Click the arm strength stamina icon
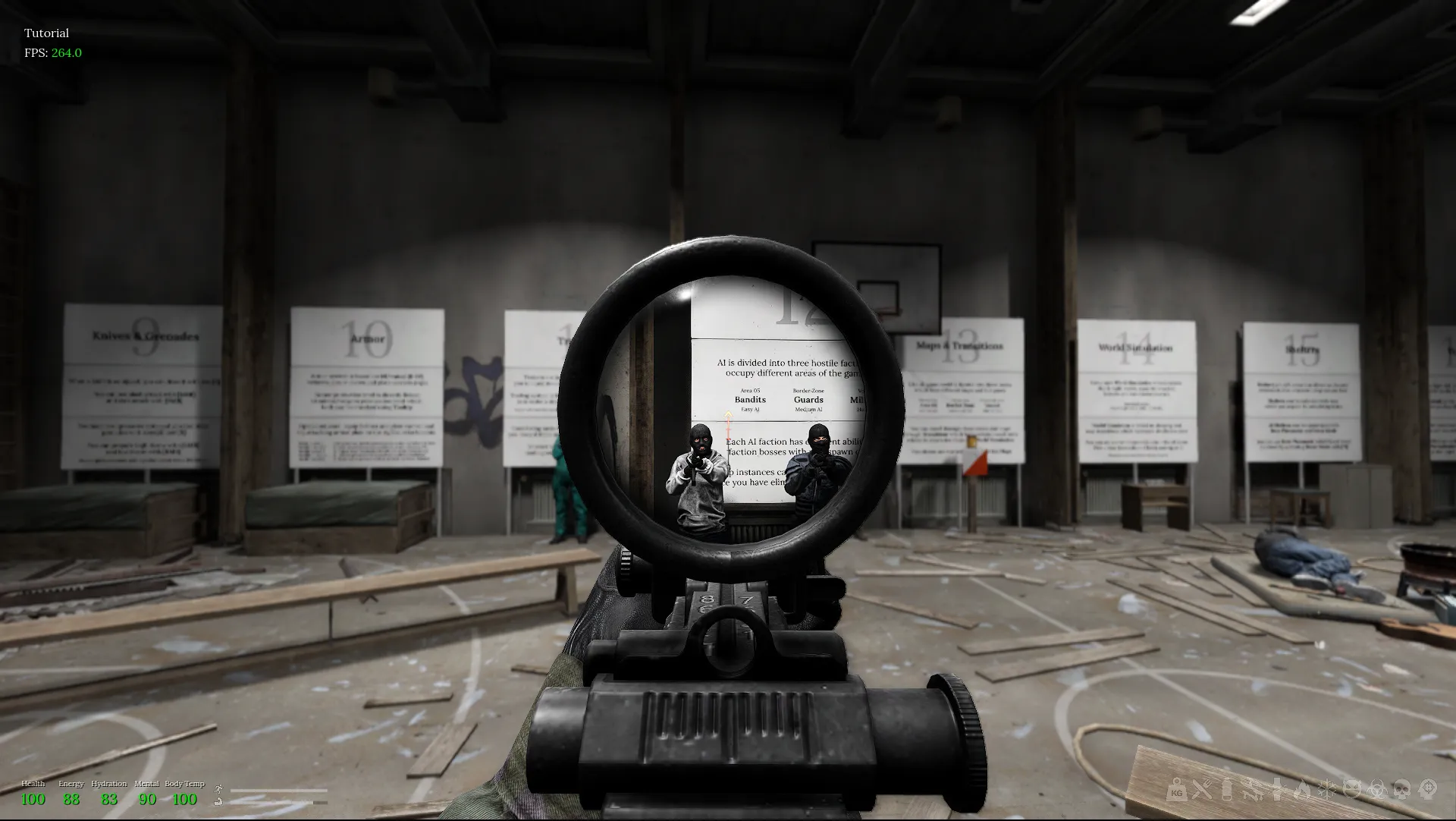This screenshot has width=1456, height=821. tap(218, 802)
